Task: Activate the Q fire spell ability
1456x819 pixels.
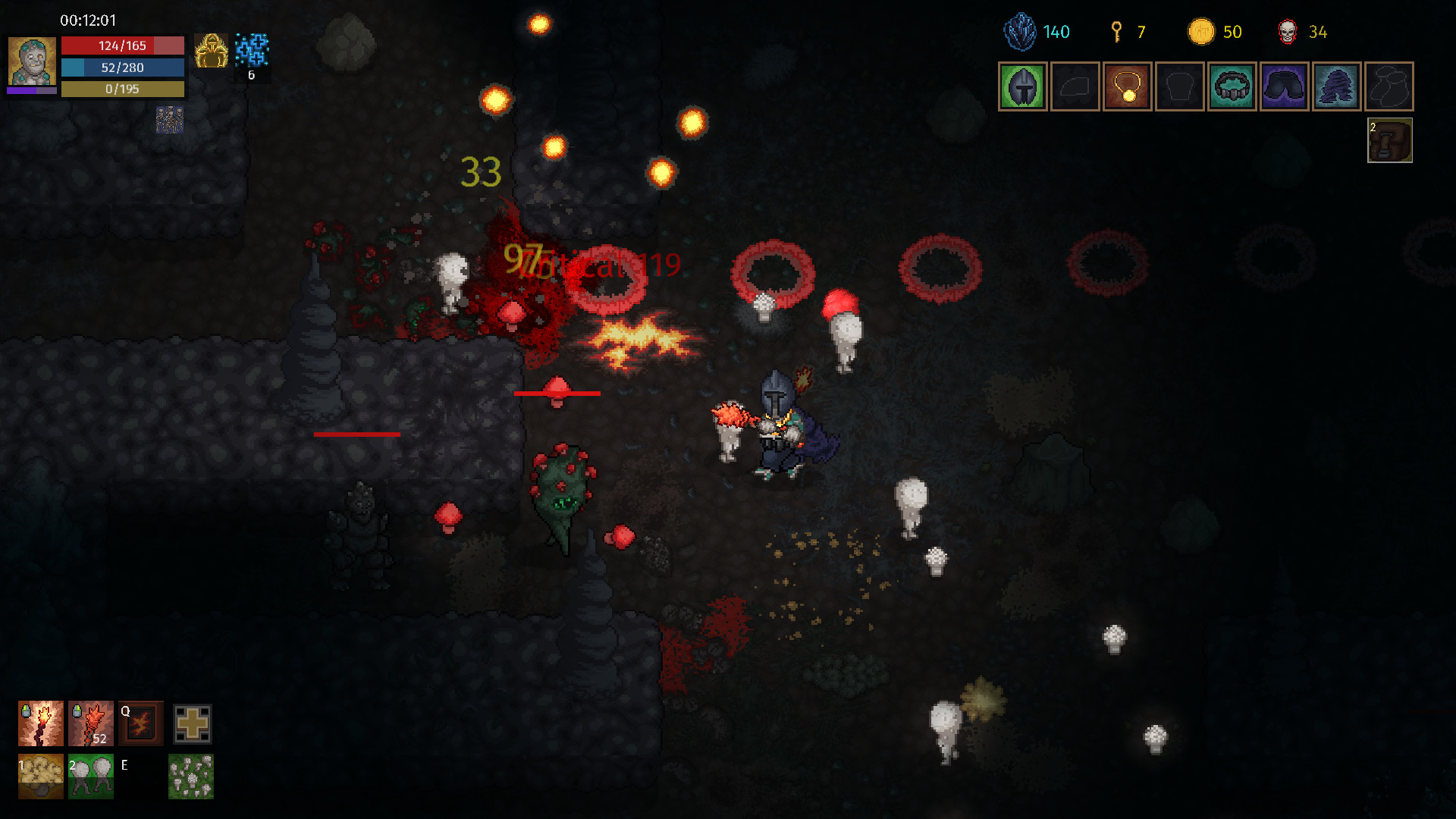Action: [x=140, y=723]
